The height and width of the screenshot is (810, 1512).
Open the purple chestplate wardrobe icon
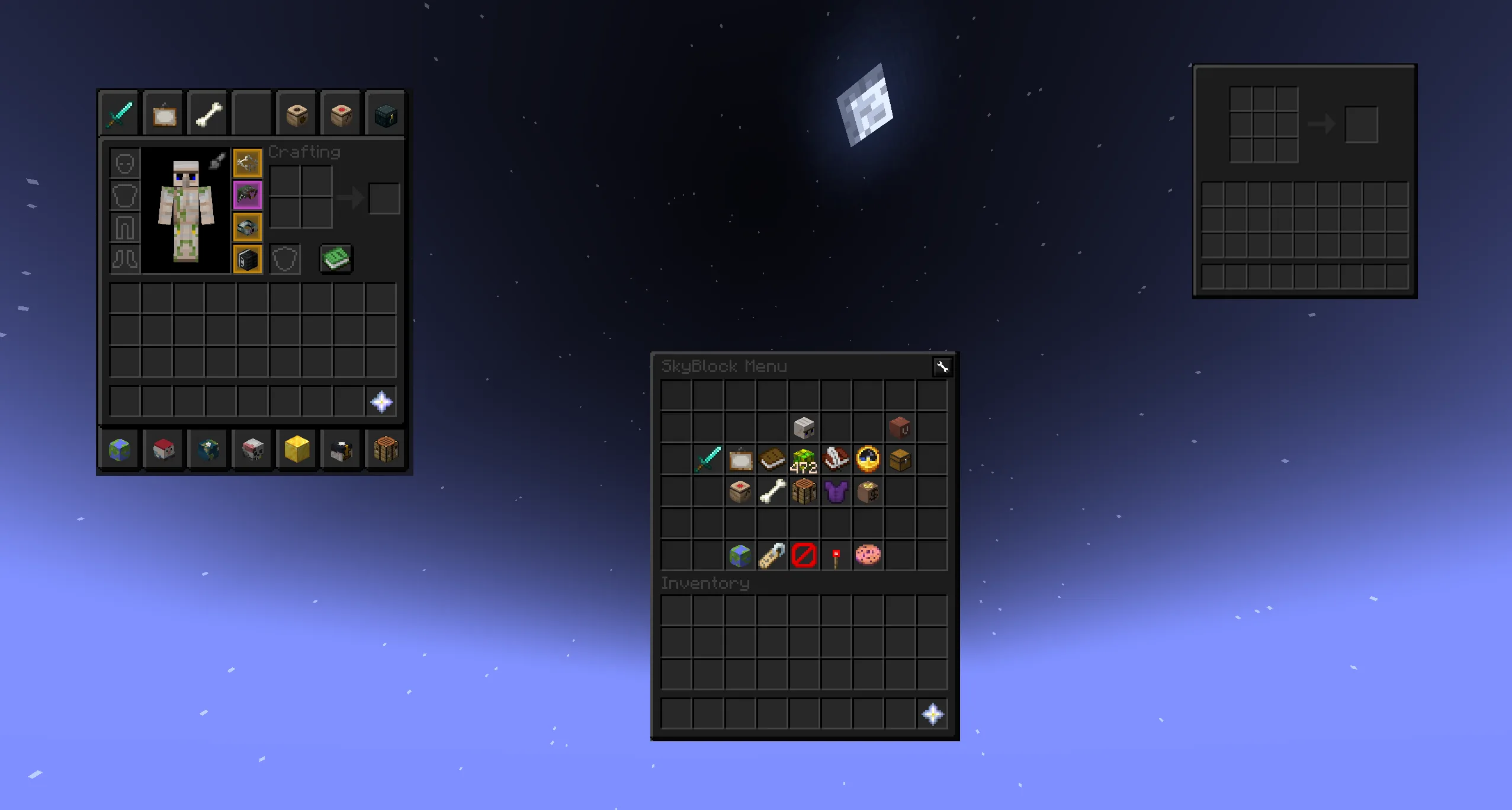pyautogui.click(x=837, y=492)
